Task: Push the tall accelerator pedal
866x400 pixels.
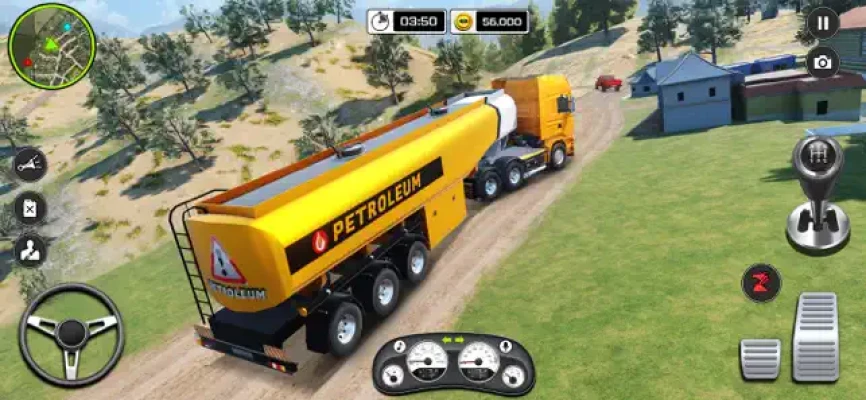Action: pyautogui.click(x=815, y=337)
